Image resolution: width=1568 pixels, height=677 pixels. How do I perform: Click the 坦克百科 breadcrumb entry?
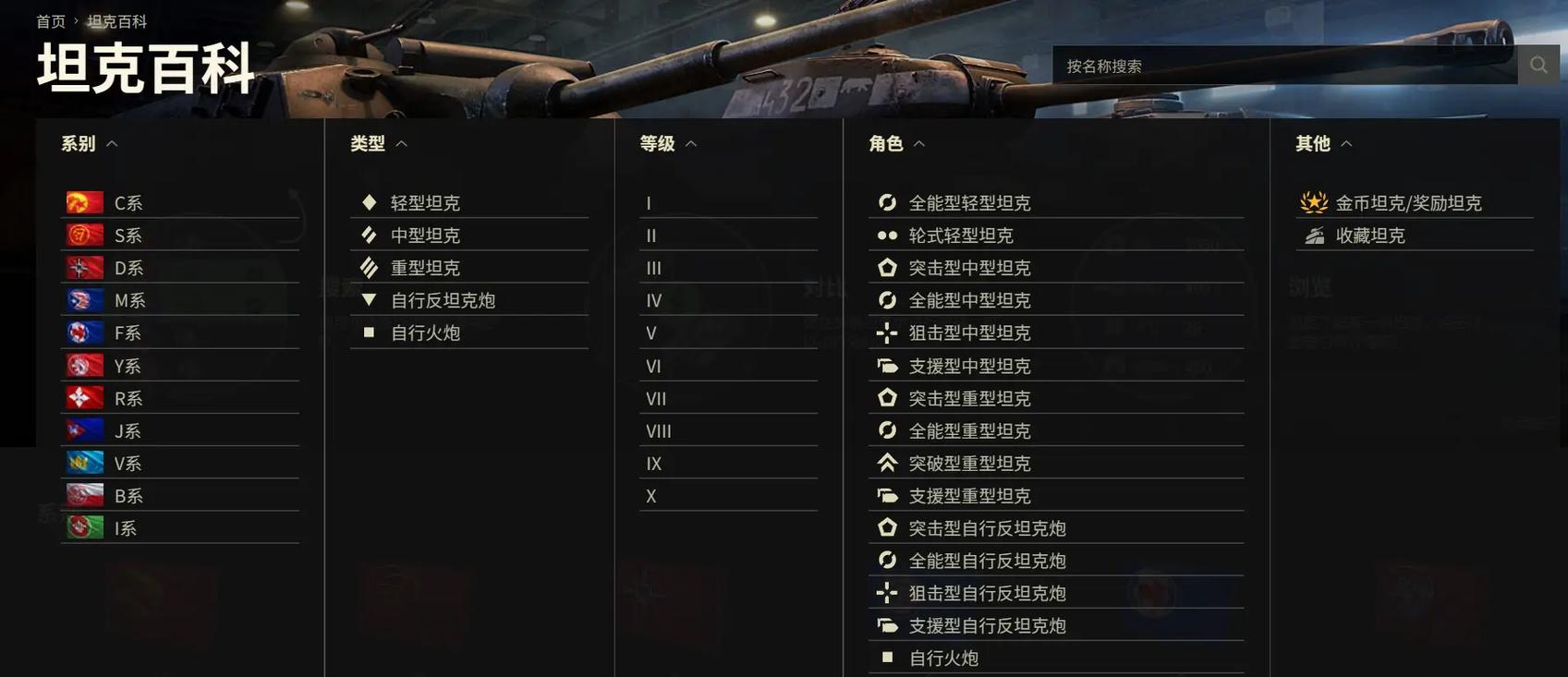(117, 18)
